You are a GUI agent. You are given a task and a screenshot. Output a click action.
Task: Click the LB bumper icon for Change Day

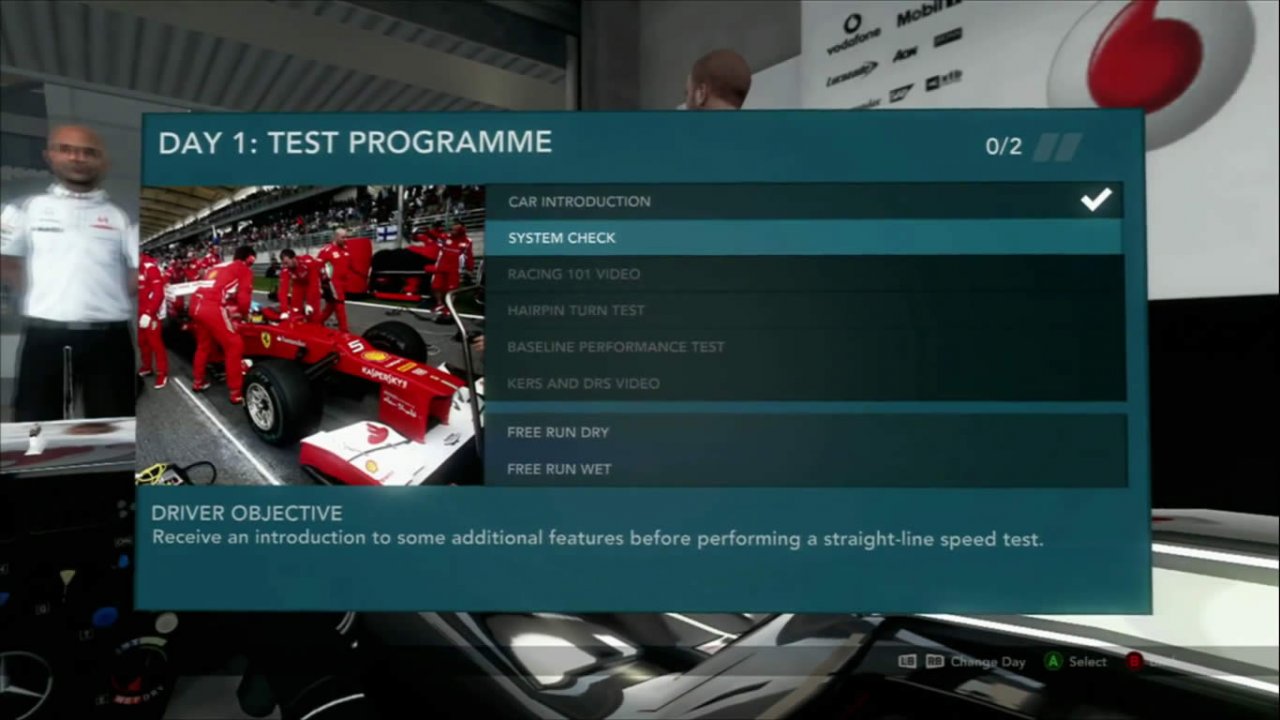[906, 662]
